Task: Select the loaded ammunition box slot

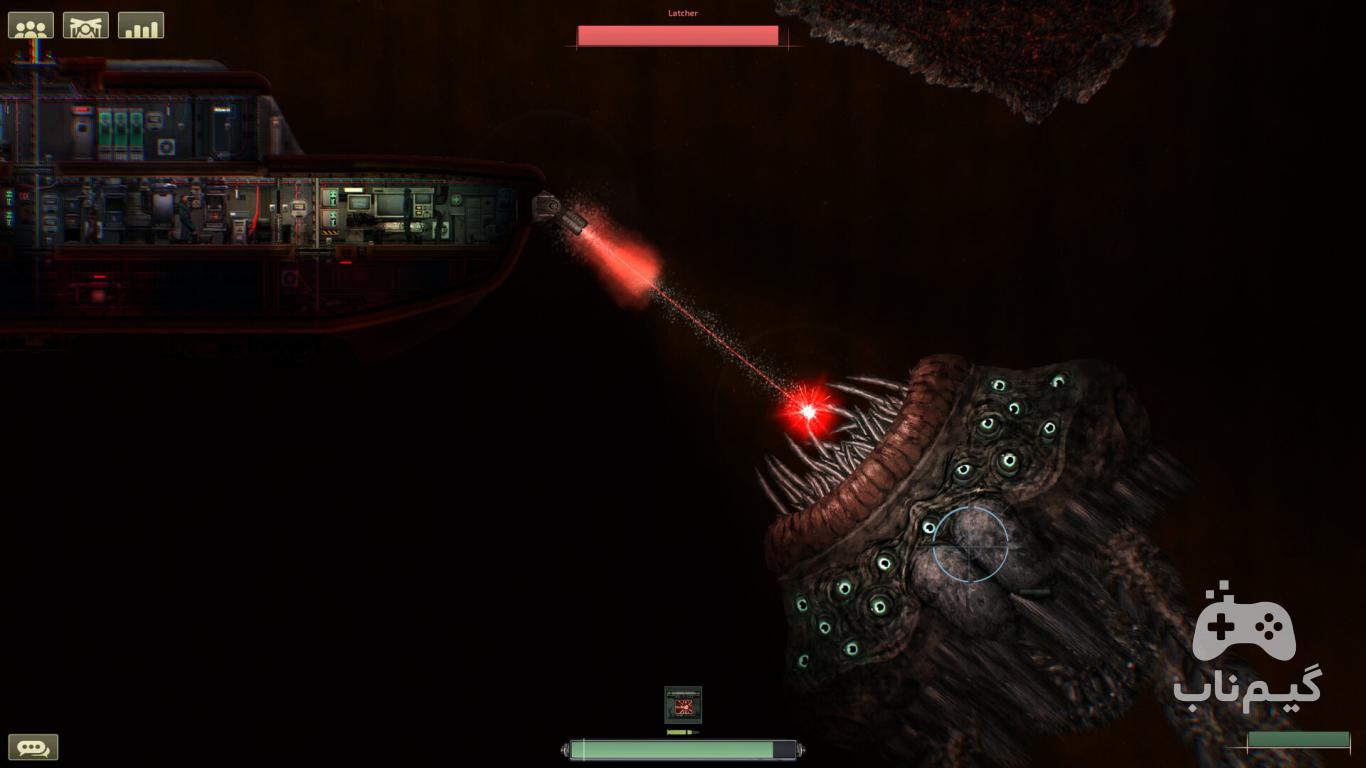Action: (683, 705)
